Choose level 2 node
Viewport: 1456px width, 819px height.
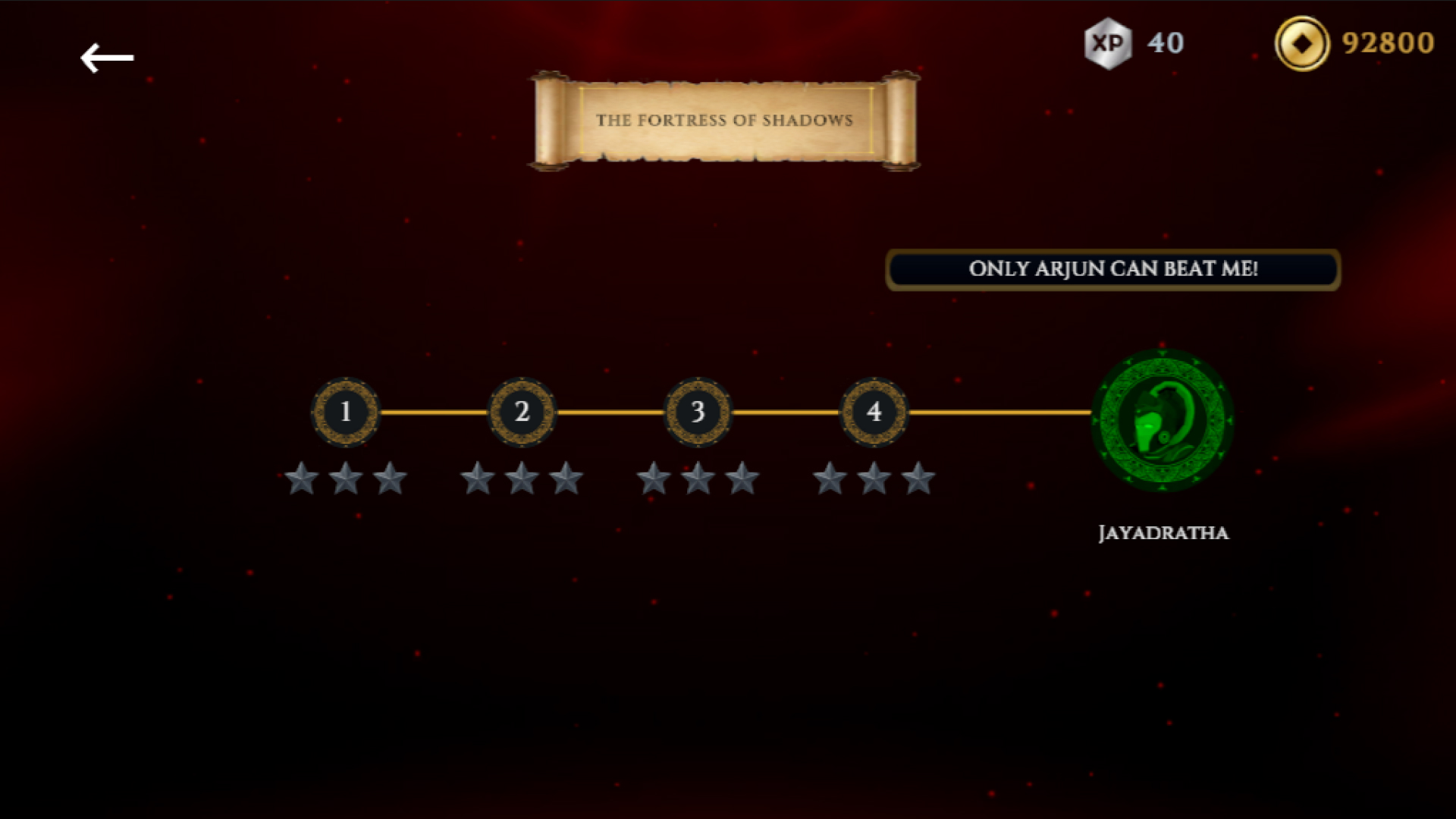[522, 412]
